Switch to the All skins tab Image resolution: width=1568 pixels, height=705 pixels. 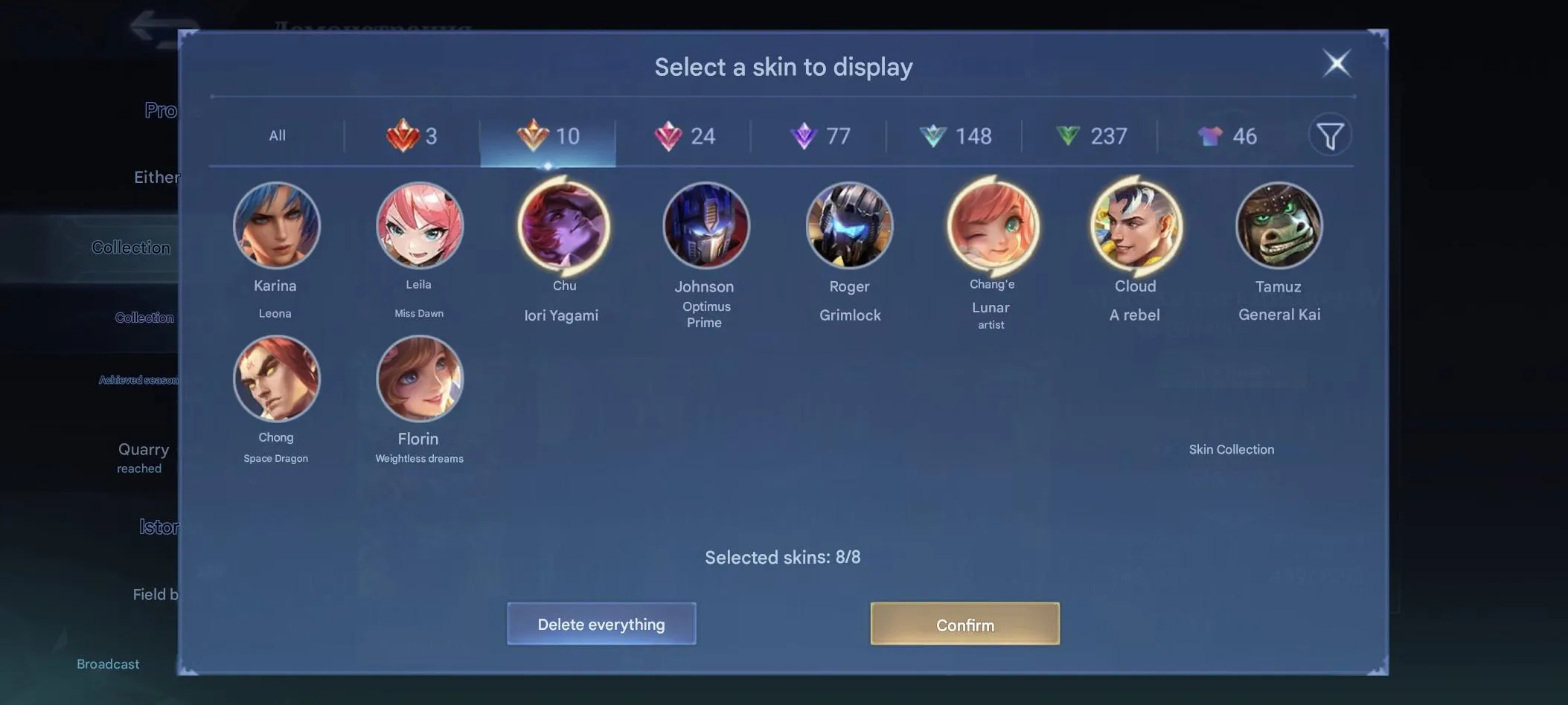(x=277, y=135)
